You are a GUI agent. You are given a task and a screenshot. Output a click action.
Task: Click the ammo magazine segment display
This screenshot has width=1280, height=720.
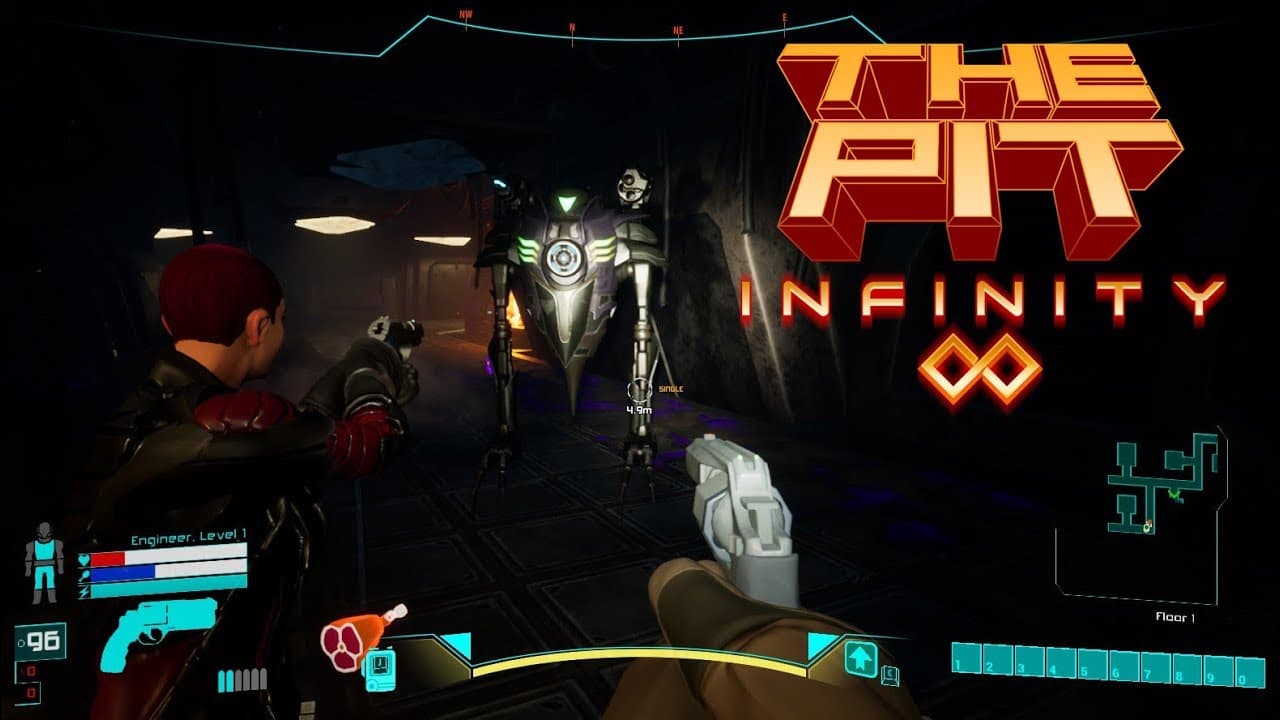click(242, 680)
